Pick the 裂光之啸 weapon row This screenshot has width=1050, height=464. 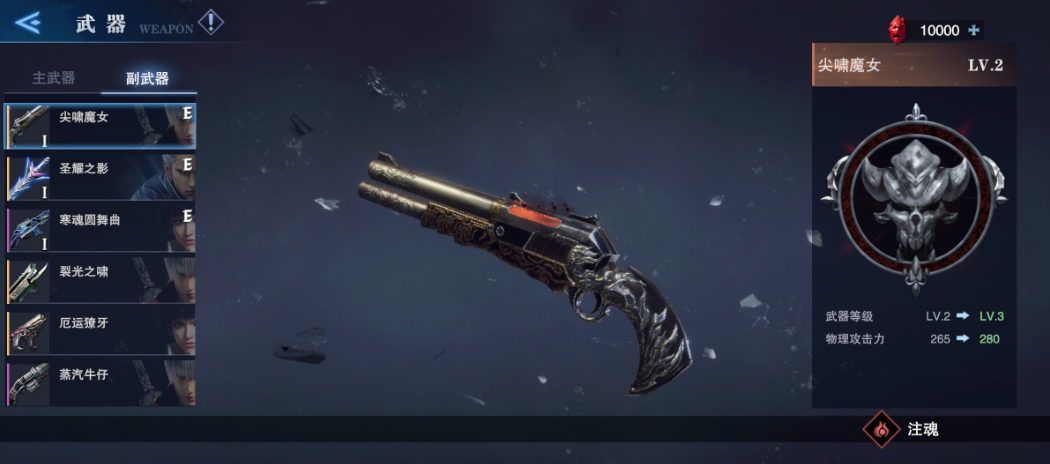pyautogui.click(x=101, y=281)
